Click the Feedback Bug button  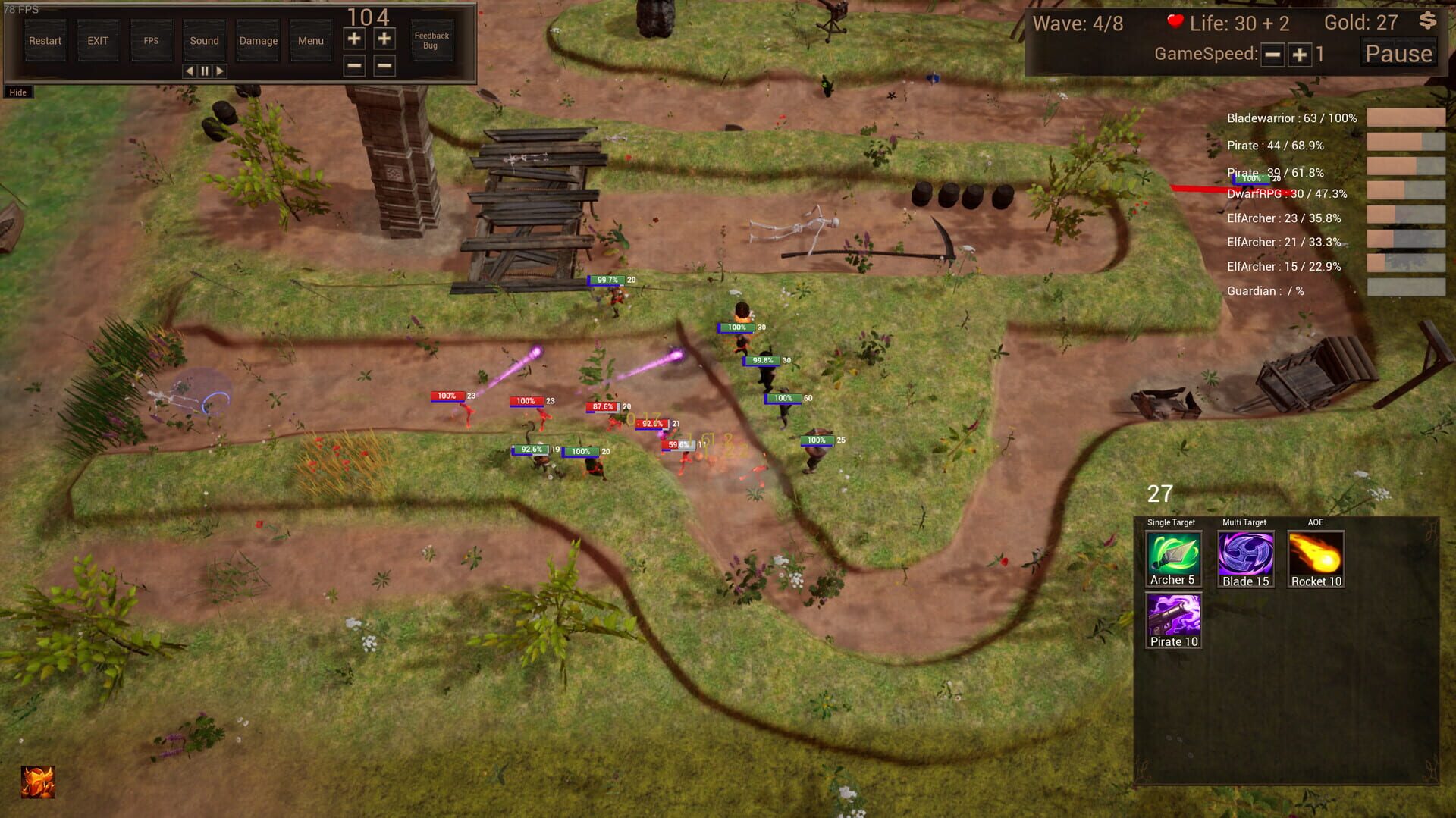(x=431, y=40)
